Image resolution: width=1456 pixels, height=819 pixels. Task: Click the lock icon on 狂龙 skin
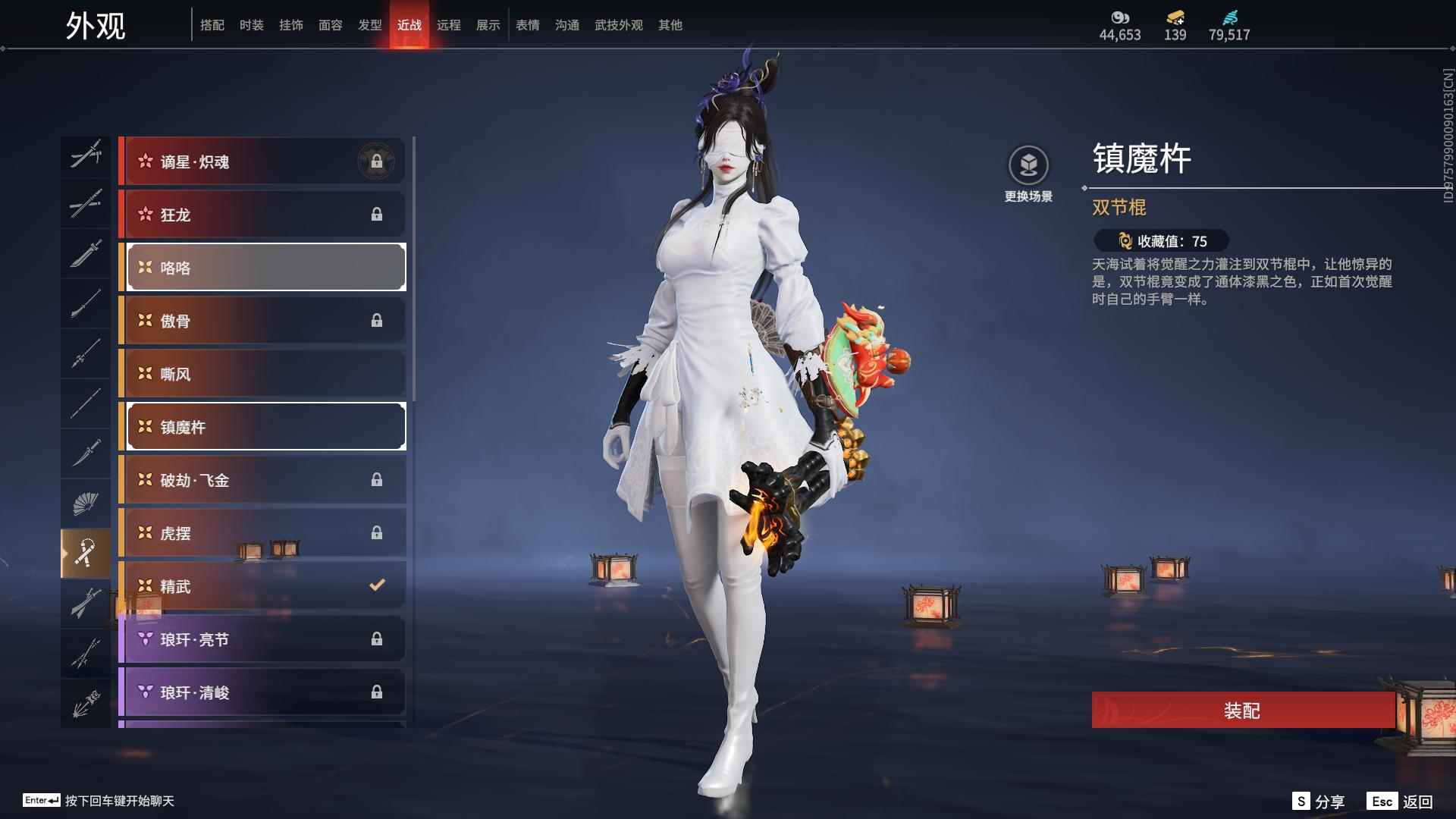pos(378,215)
